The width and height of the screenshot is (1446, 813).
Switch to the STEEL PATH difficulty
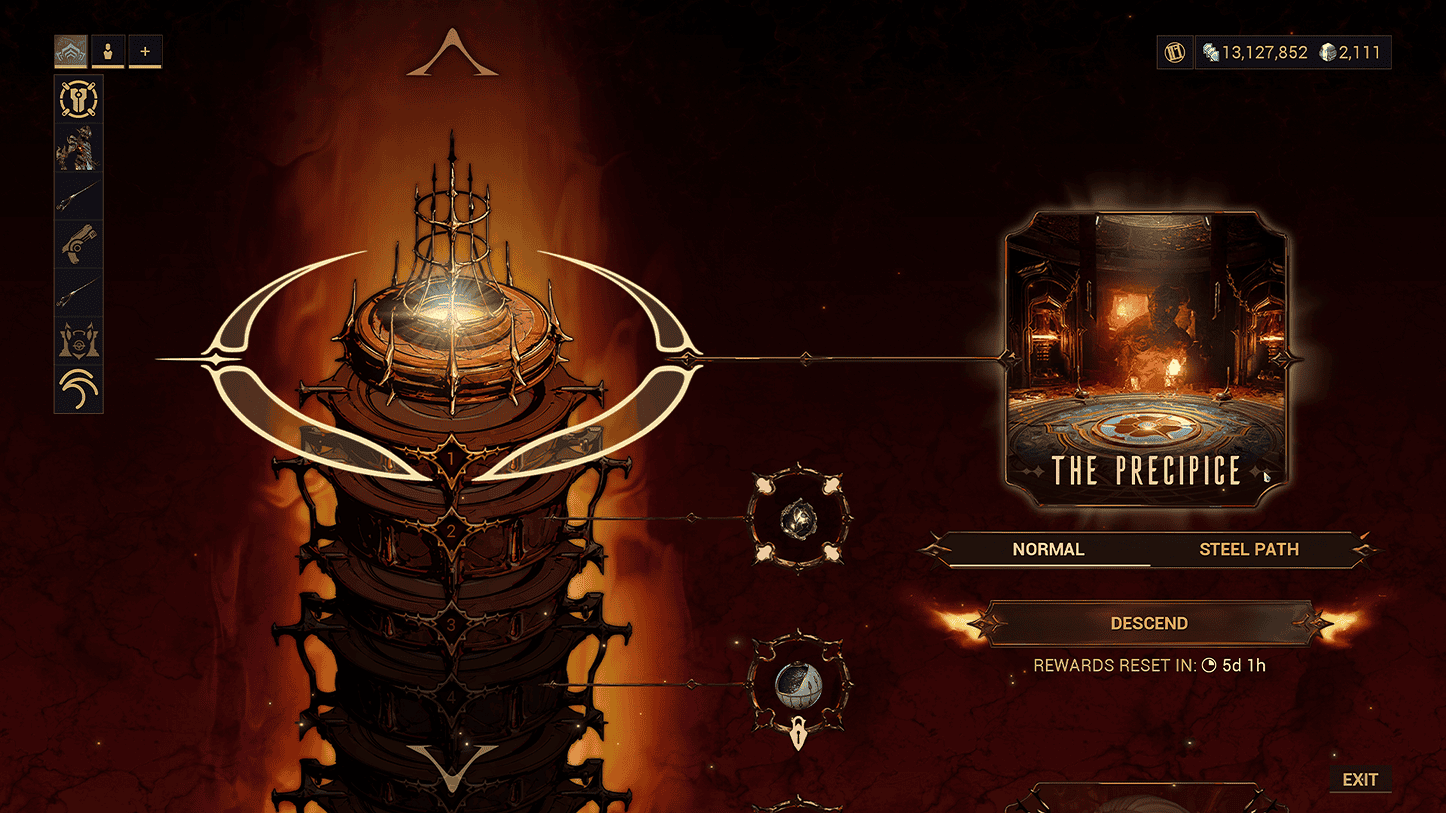(1249, 549)
